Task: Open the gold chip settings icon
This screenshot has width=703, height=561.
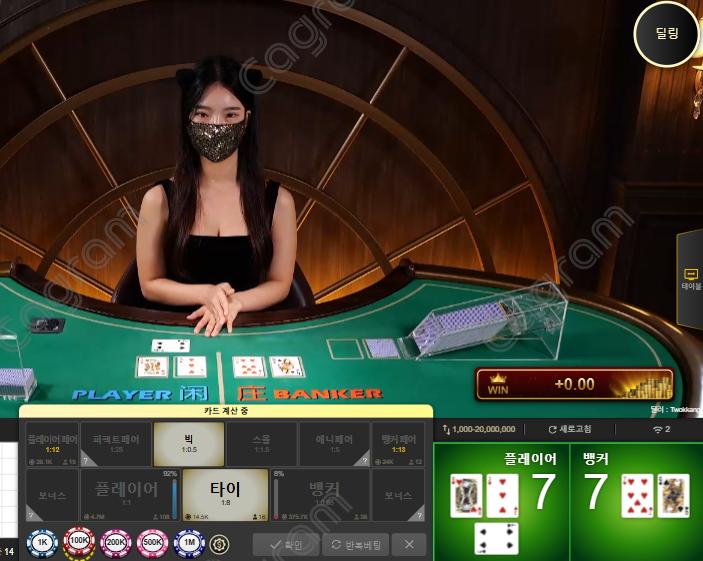Action: tap(220, 544)
